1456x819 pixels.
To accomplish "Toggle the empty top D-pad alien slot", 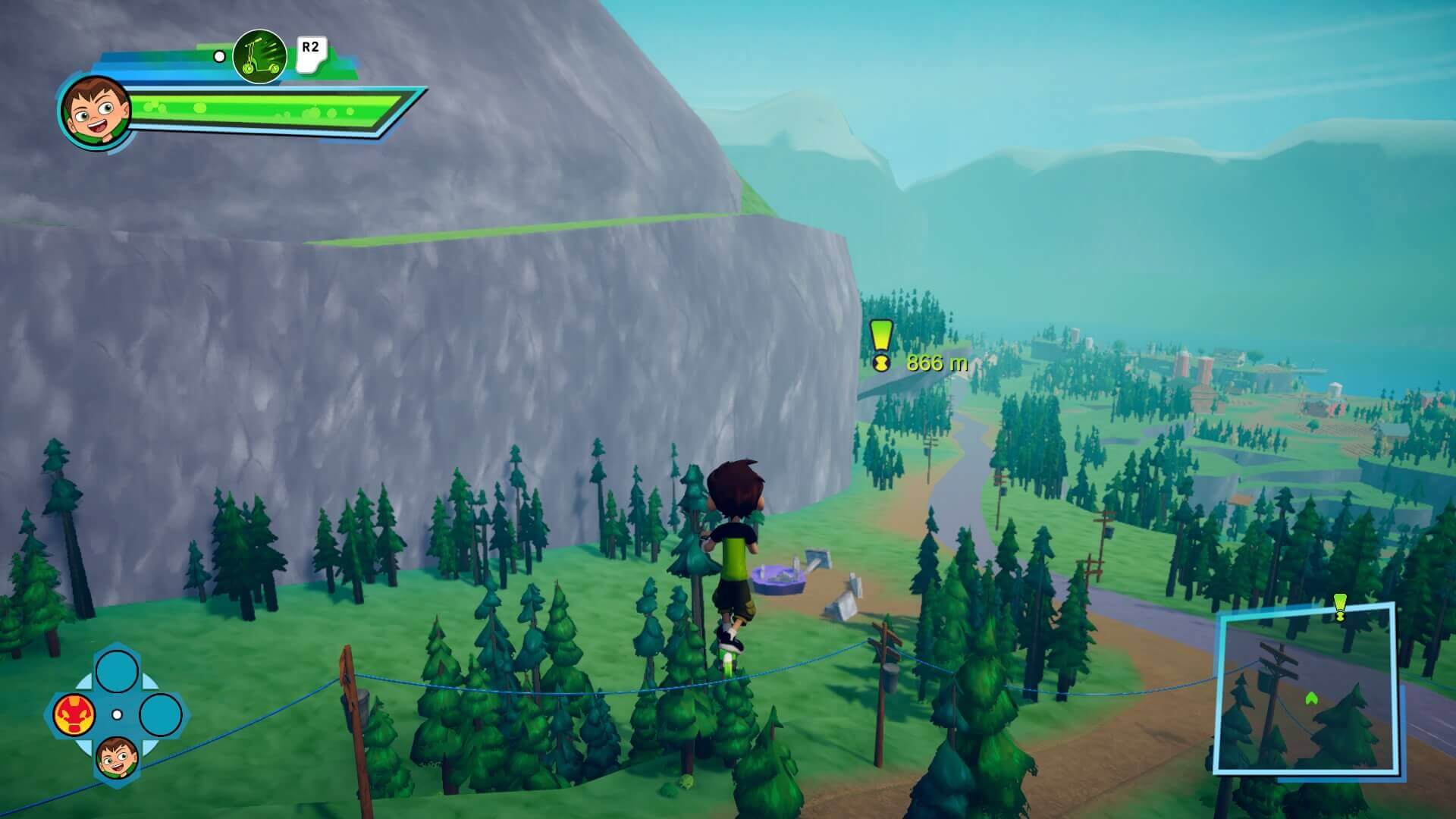I will [x=118, y=672].
